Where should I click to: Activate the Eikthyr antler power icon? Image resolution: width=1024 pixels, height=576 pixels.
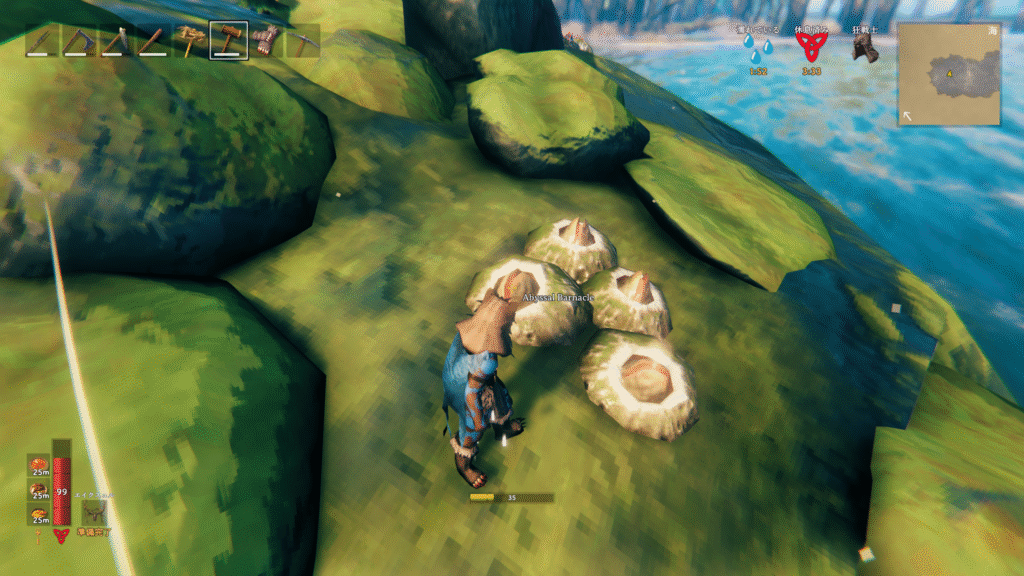coord(95,512)
